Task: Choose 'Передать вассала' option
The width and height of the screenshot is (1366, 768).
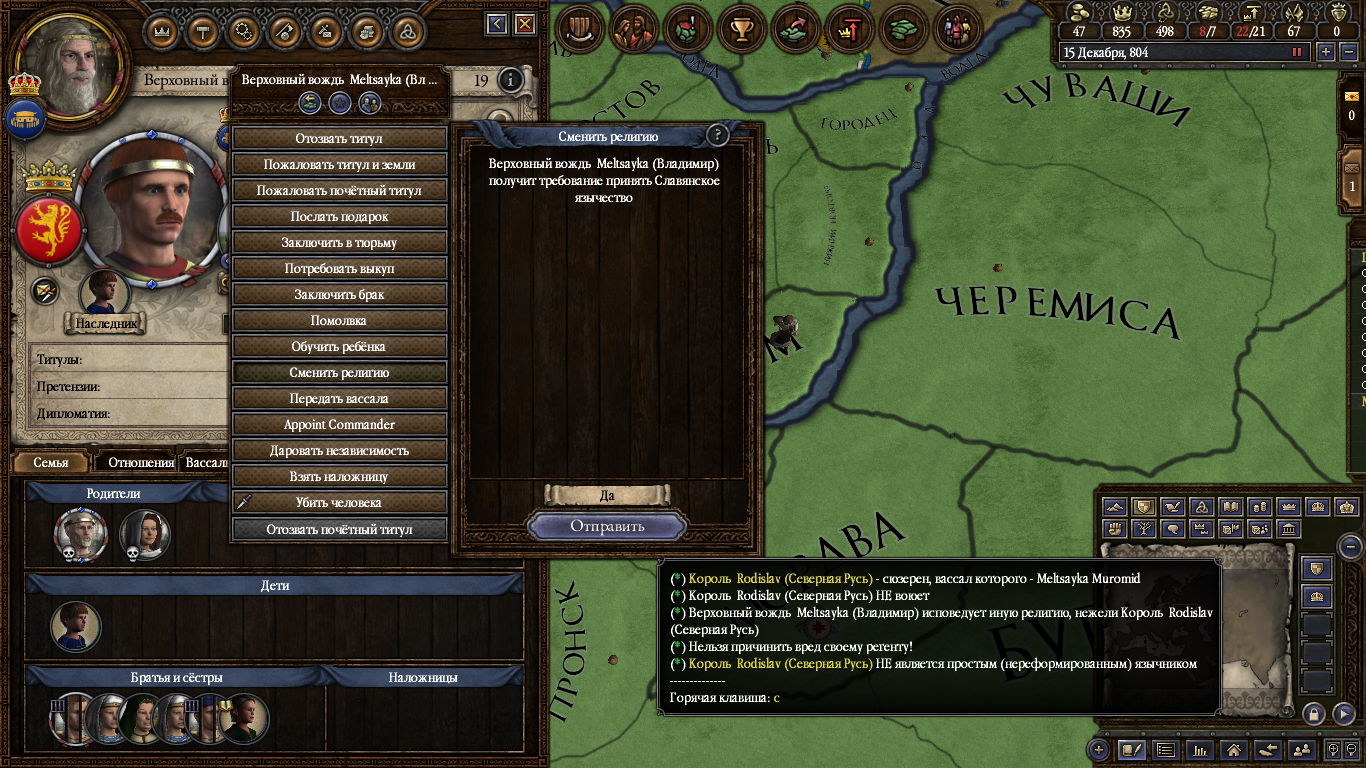Action: [339, 398]
